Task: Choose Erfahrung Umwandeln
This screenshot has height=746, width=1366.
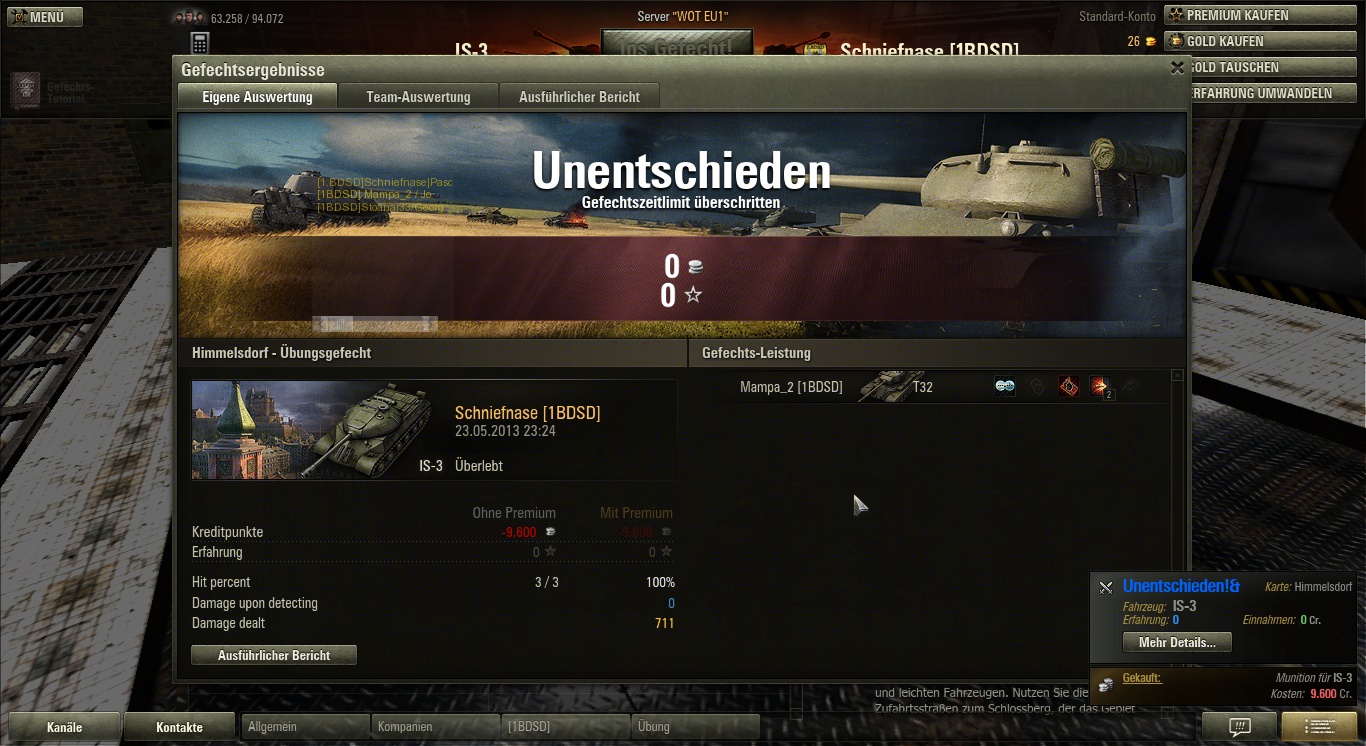Action: [1264, 93]
